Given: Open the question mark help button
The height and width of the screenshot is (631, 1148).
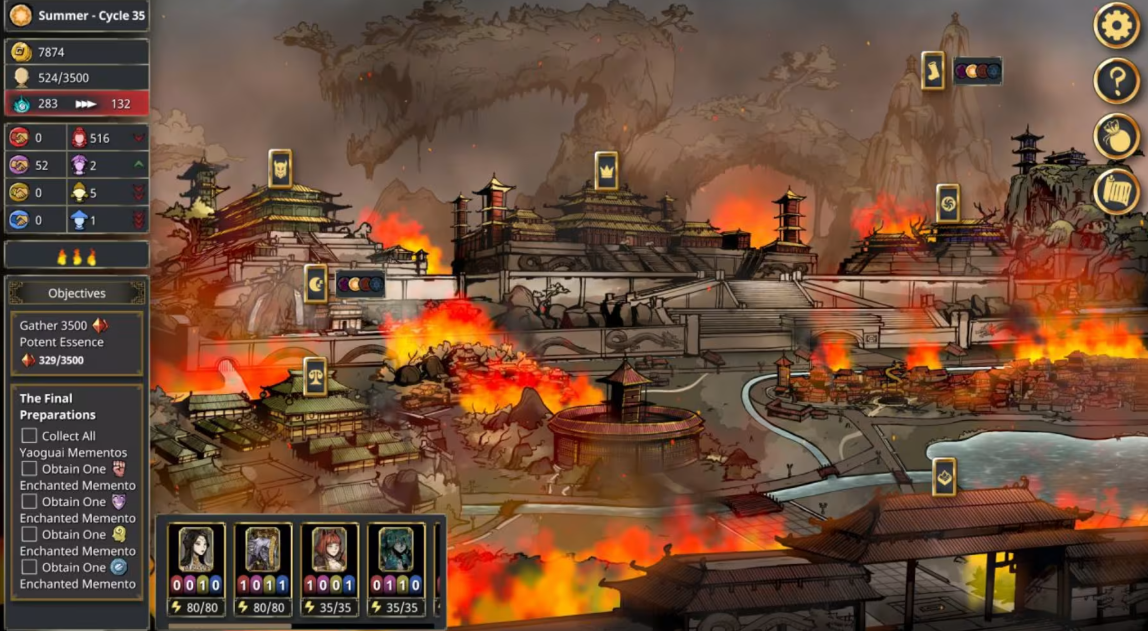Looking at the screenshot, I should click(1116, 81).
